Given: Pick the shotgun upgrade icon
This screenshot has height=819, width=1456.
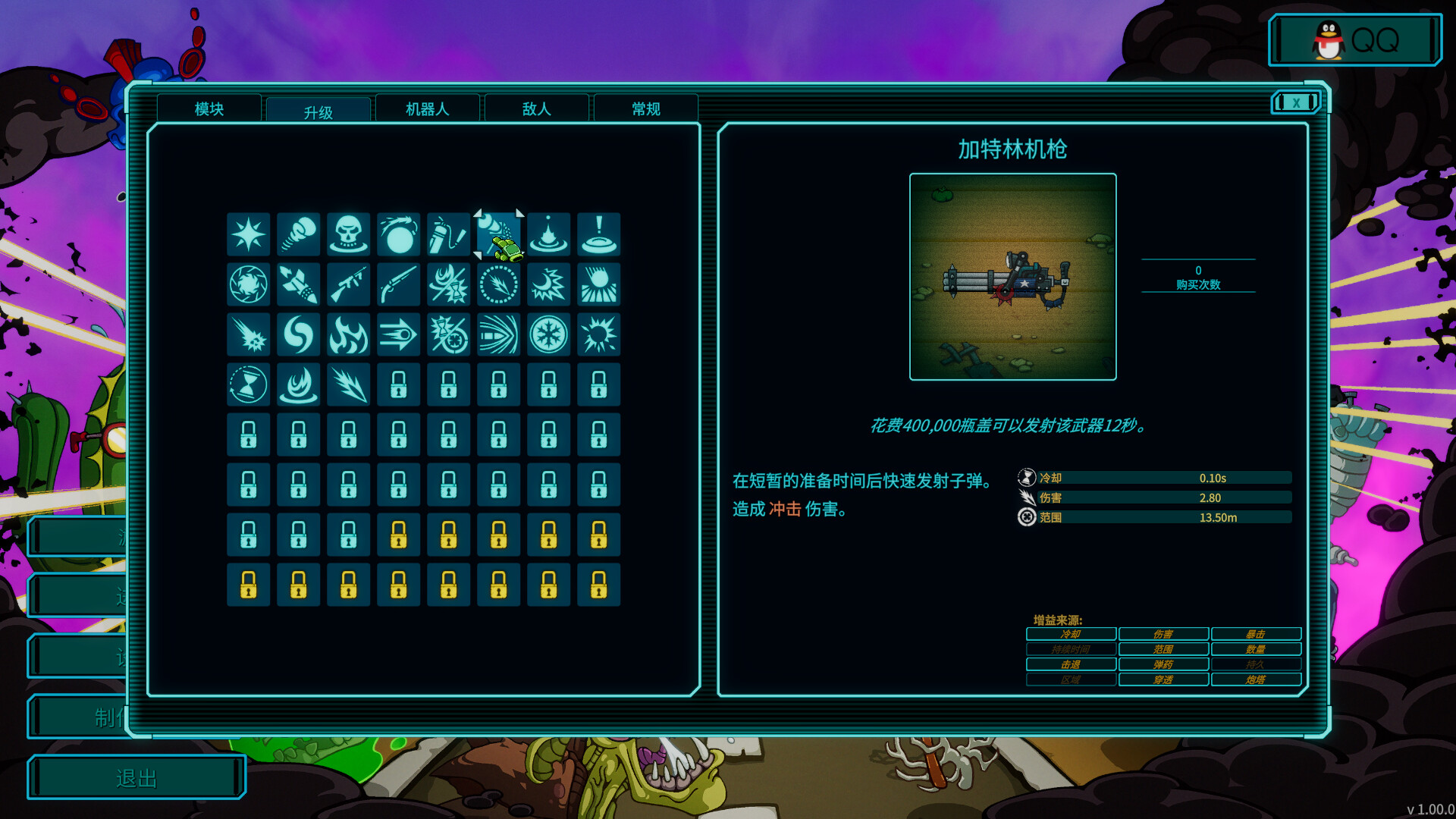Looking at the screenshot, I should click(x=398, y=284).
